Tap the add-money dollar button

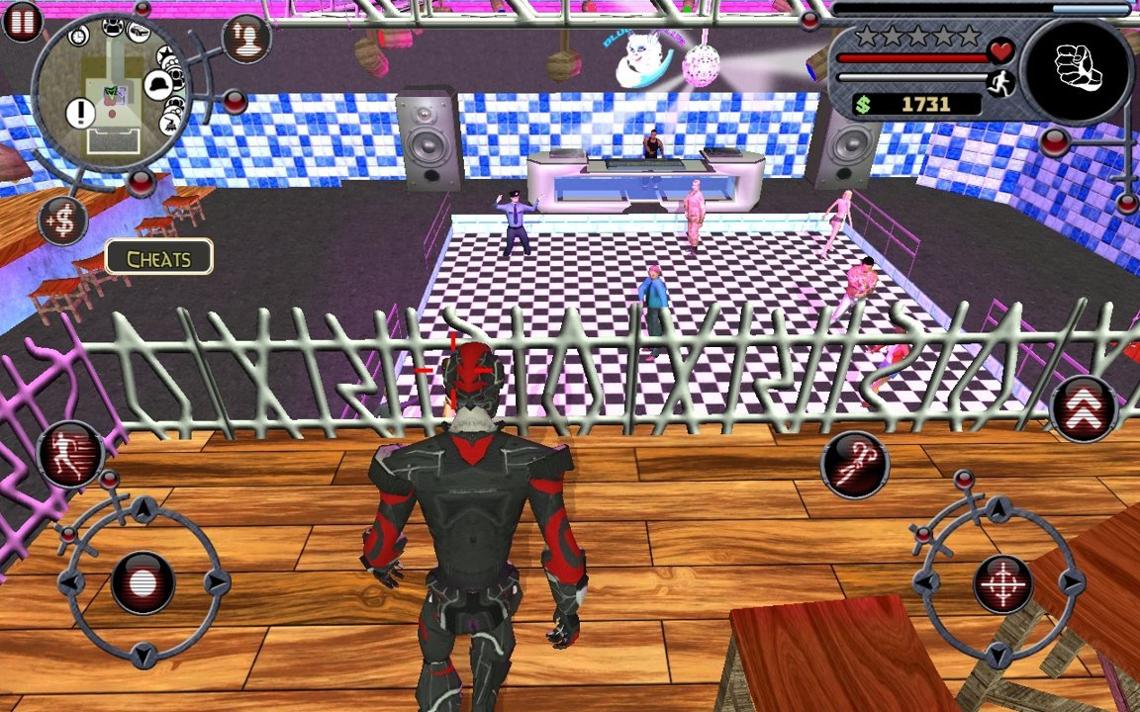(62, 221)
